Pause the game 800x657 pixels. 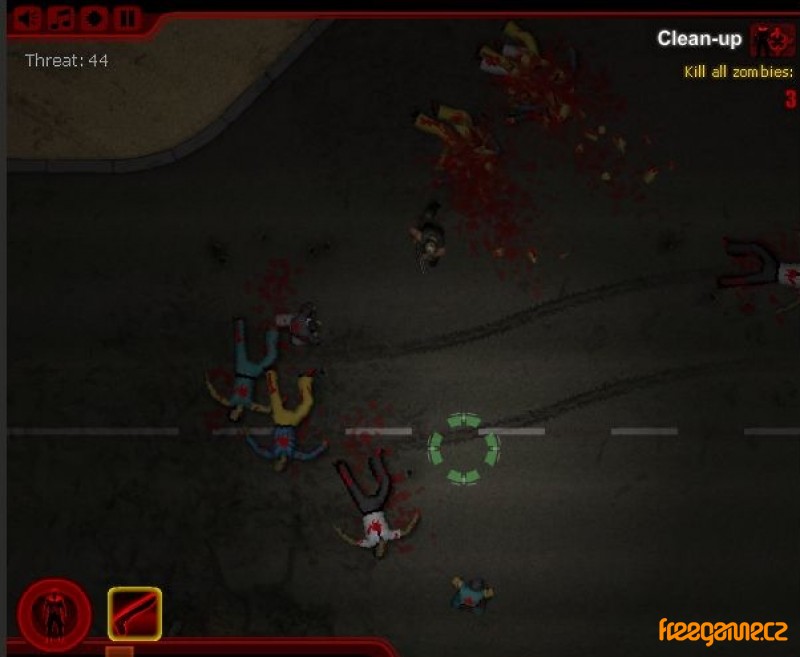(125, 18)
